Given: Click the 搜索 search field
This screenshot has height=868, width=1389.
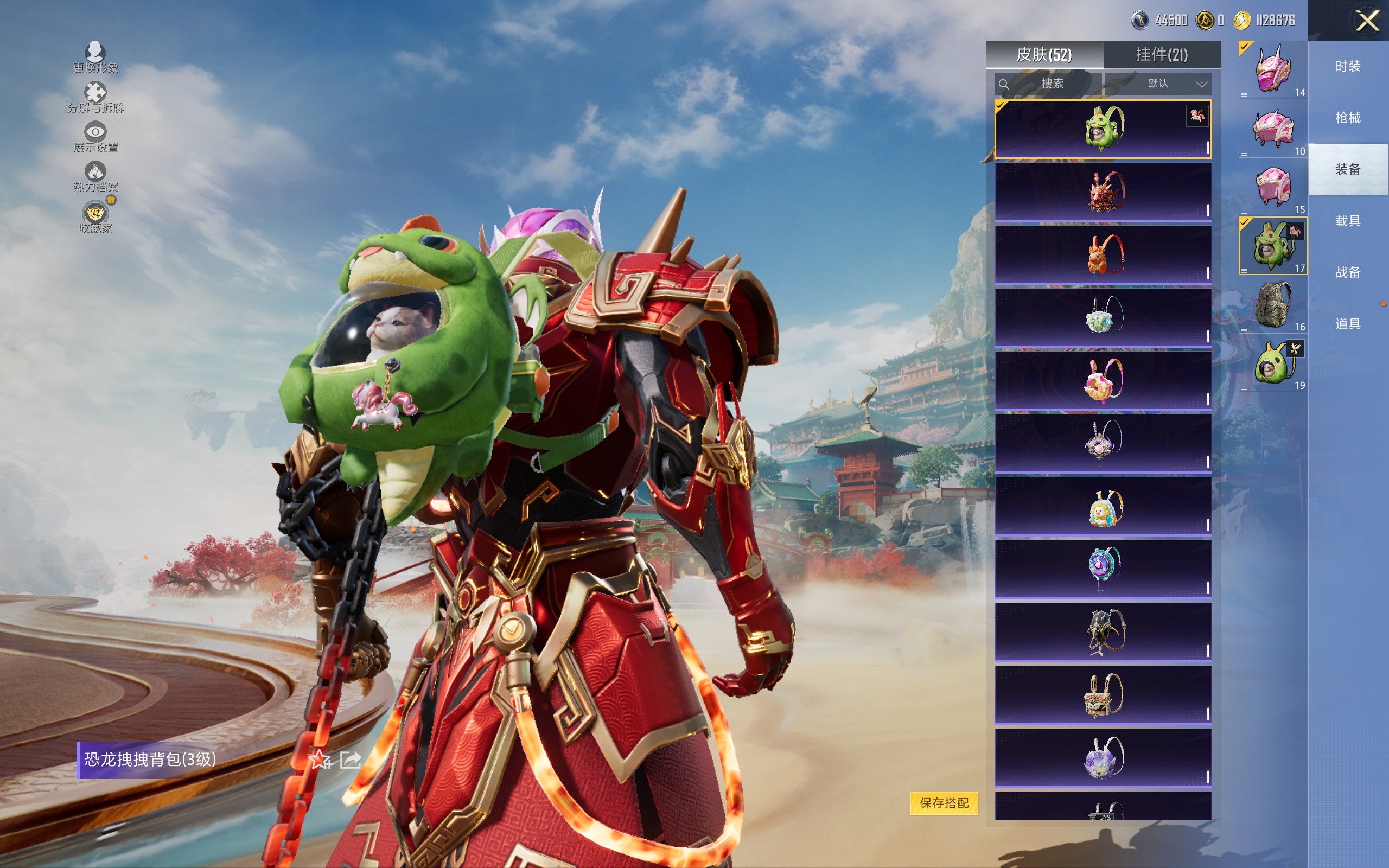Looking at the screenshot, I should click(1048, 84).
